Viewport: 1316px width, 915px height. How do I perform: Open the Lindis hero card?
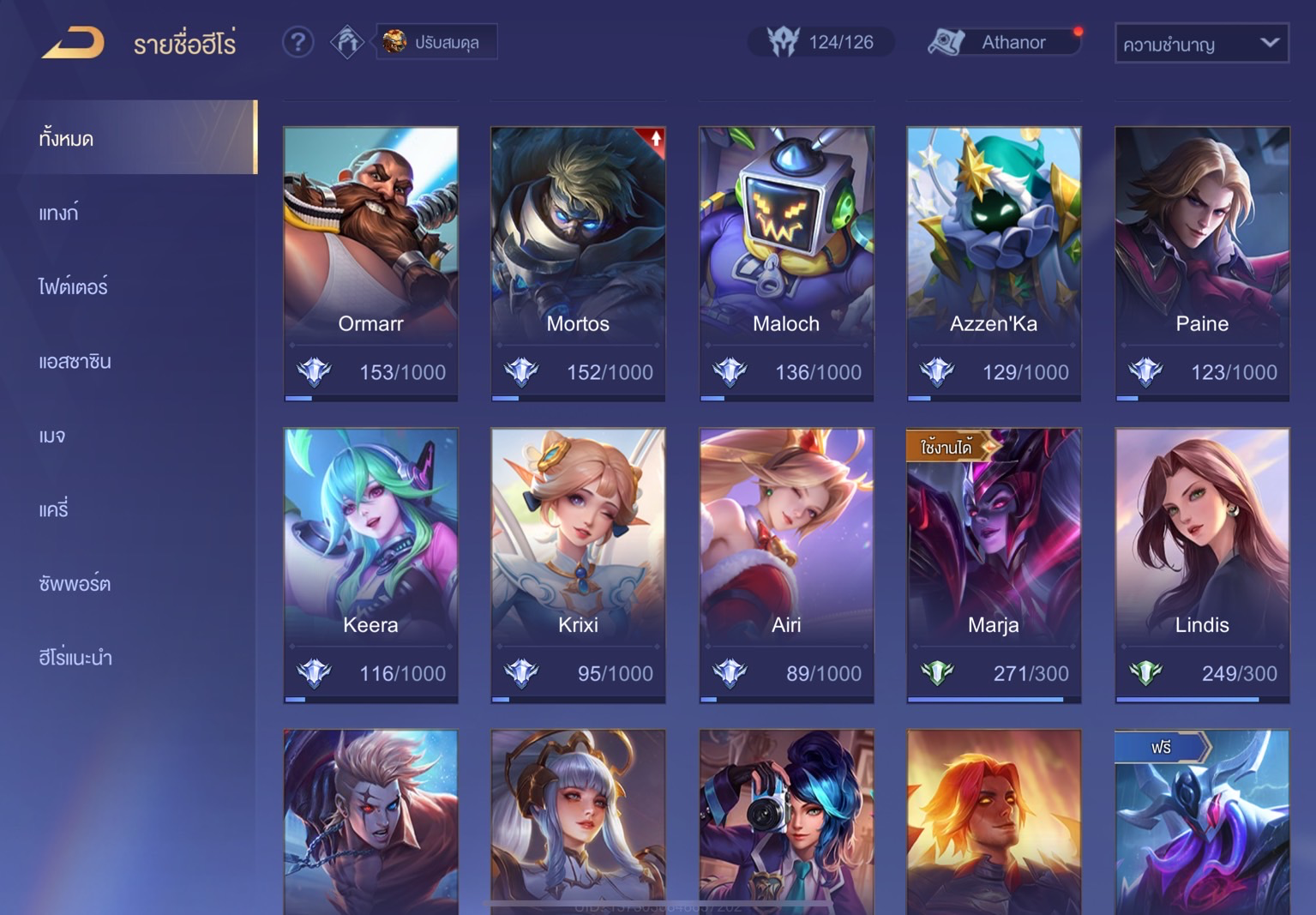click(x=1202, y=565)
